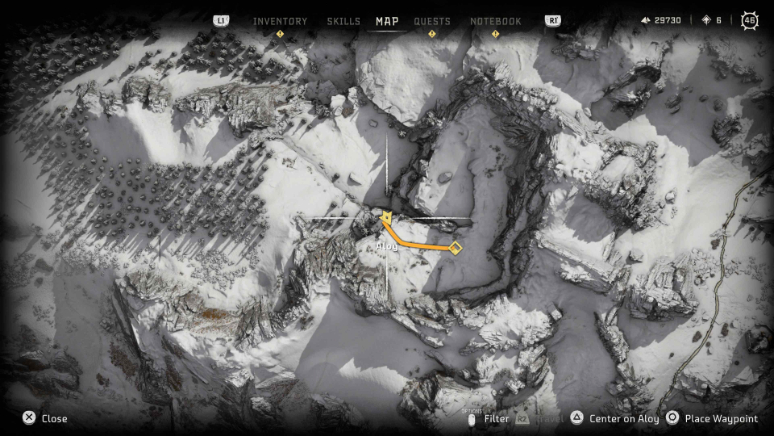Show the Notebook tab

(496, 21)
